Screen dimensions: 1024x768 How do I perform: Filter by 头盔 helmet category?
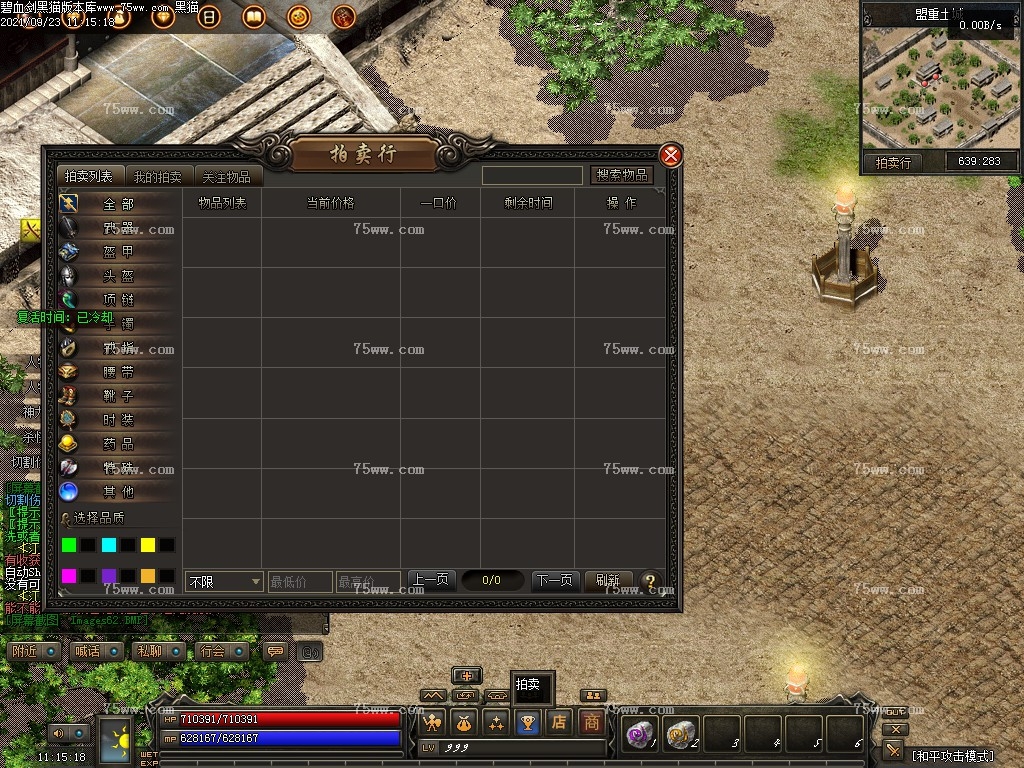click(117, 276)
